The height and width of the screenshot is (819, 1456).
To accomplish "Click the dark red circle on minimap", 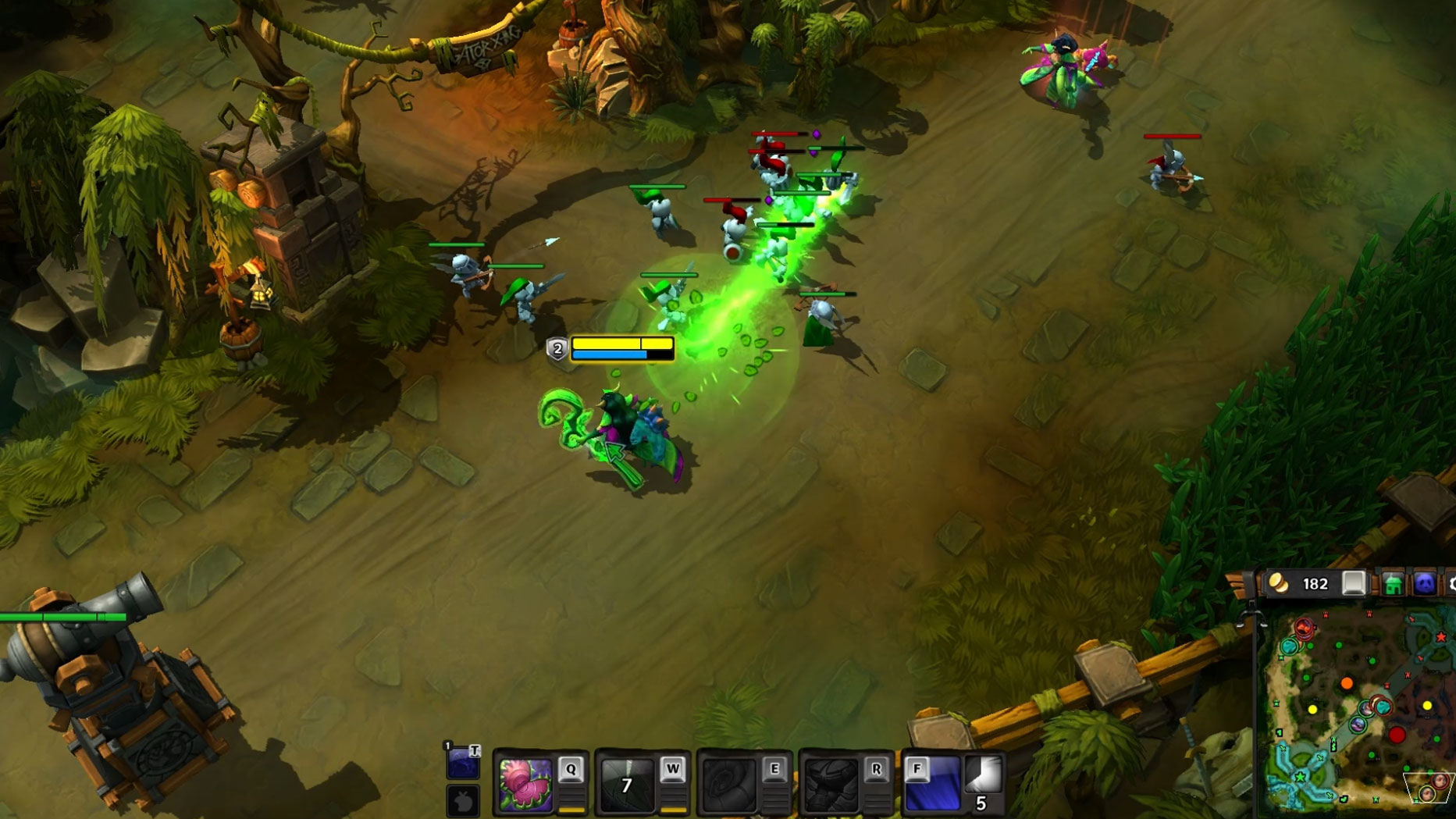I will tap(1397, 735).
